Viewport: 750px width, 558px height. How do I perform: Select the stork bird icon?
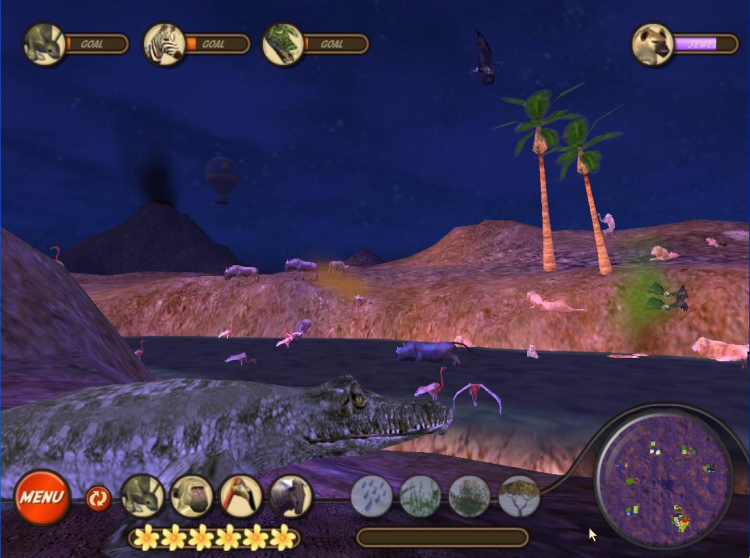[x=240, y=496]
